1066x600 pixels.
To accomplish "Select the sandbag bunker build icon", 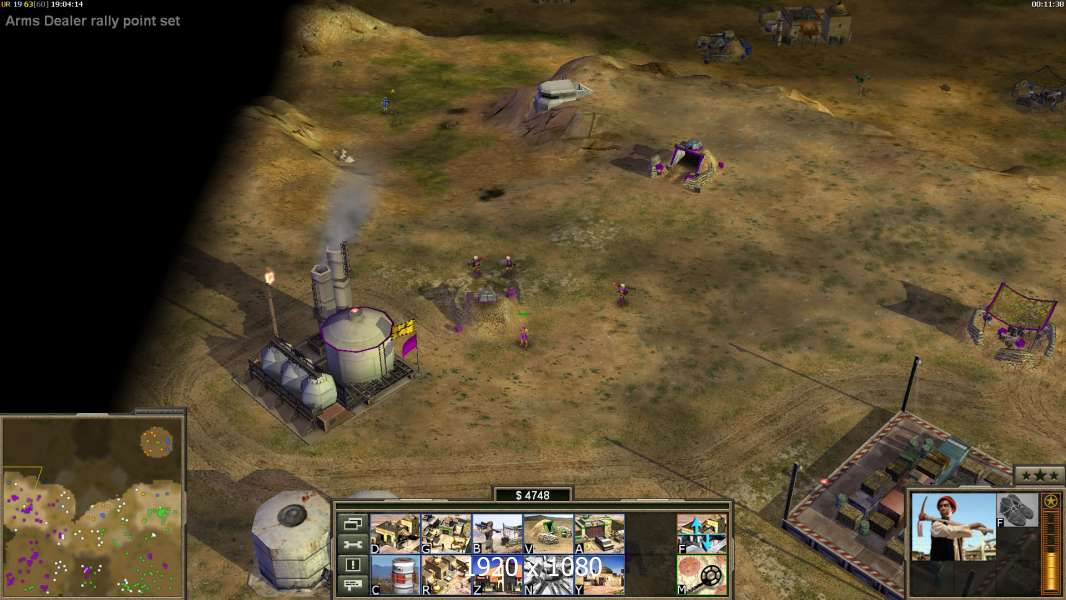I will tap(548, 534).
